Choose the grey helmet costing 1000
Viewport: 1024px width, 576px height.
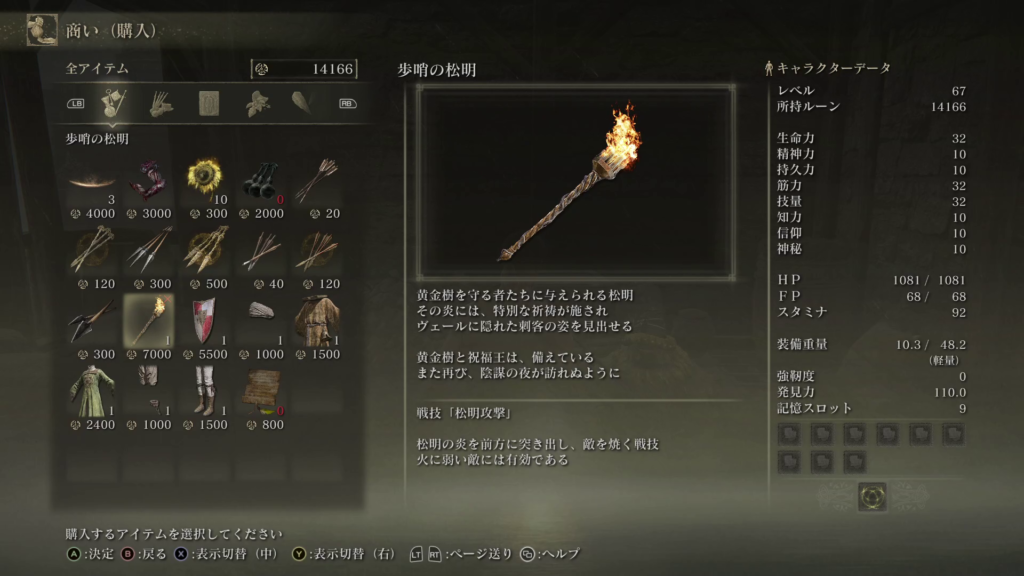(261, 321)
